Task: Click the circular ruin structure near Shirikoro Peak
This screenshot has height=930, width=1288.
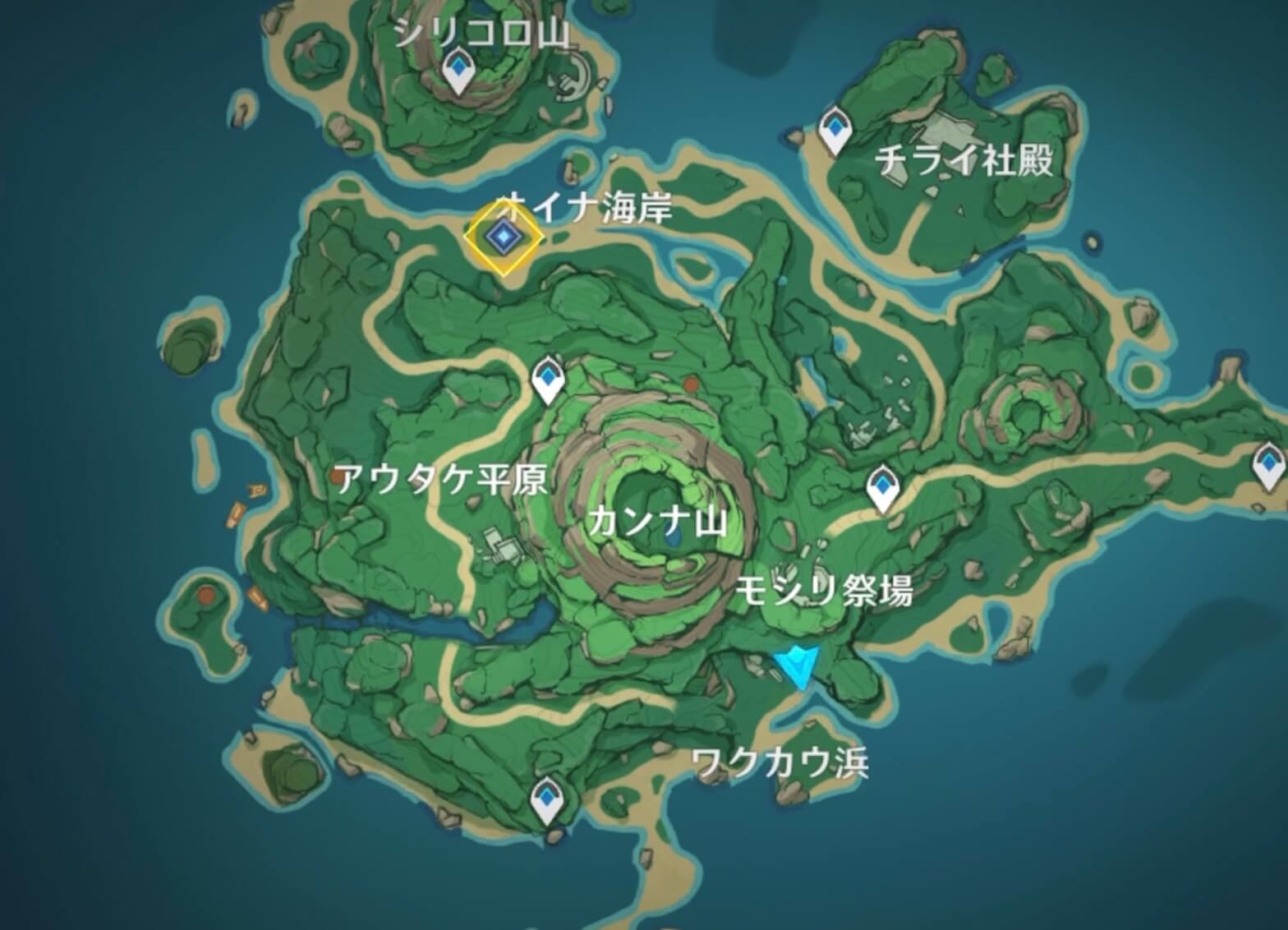Action: (x=569, y=78)
